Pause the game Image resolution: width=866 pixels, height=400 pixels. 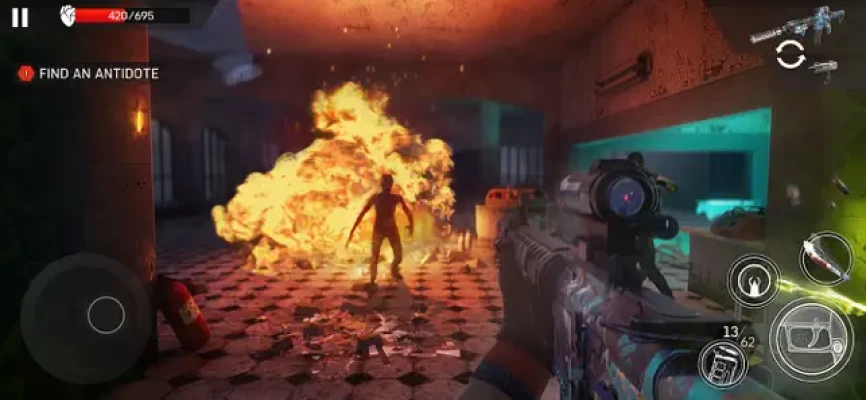[20, 17]
